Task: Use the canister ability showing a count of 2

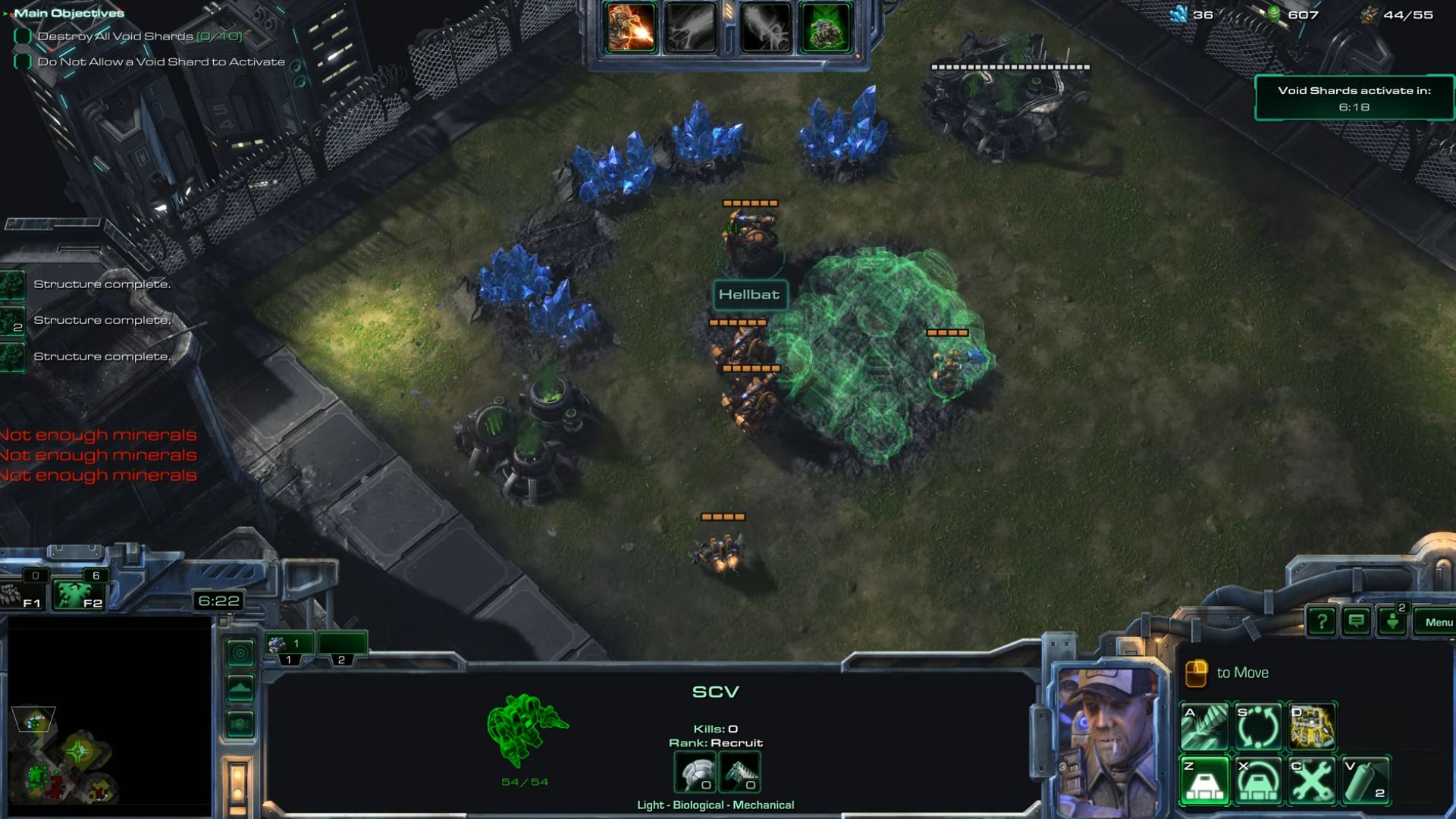Action: pos(1366,780)
